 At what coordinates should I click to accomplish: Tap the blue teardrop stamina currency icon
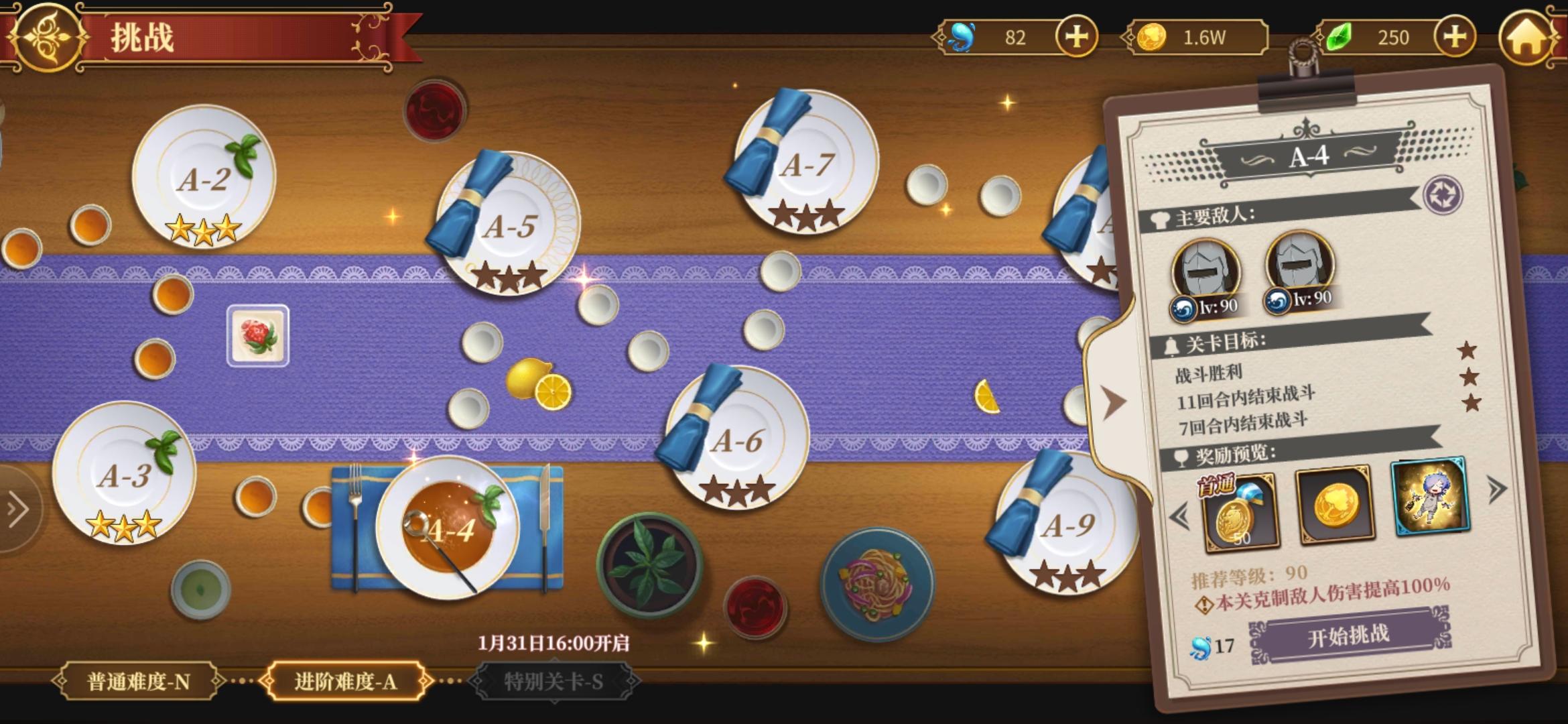[960, 38]
